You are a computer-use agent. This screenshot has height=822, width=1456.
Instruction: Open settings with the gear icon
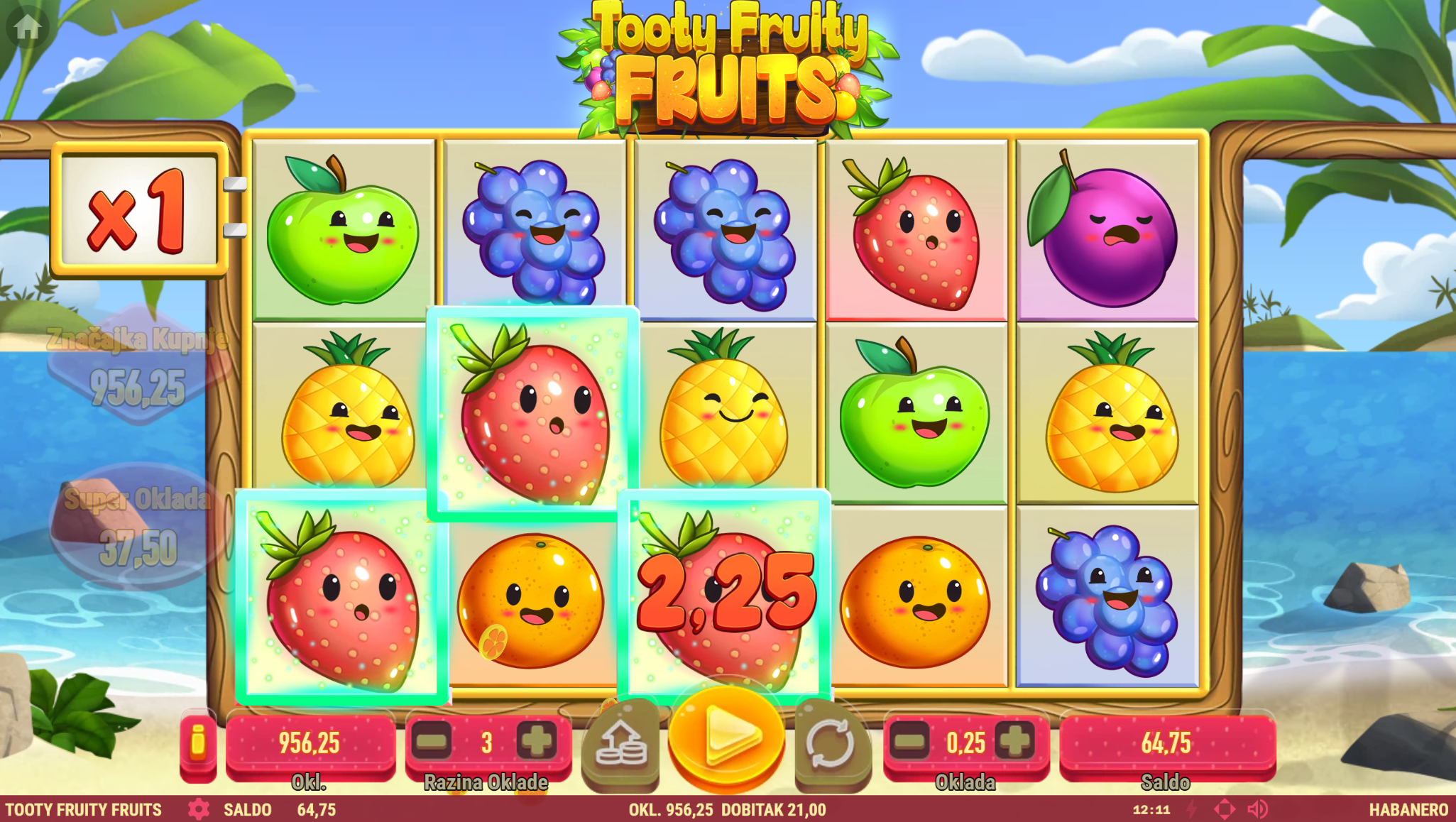pyautogui.click(x=198, y=809)
